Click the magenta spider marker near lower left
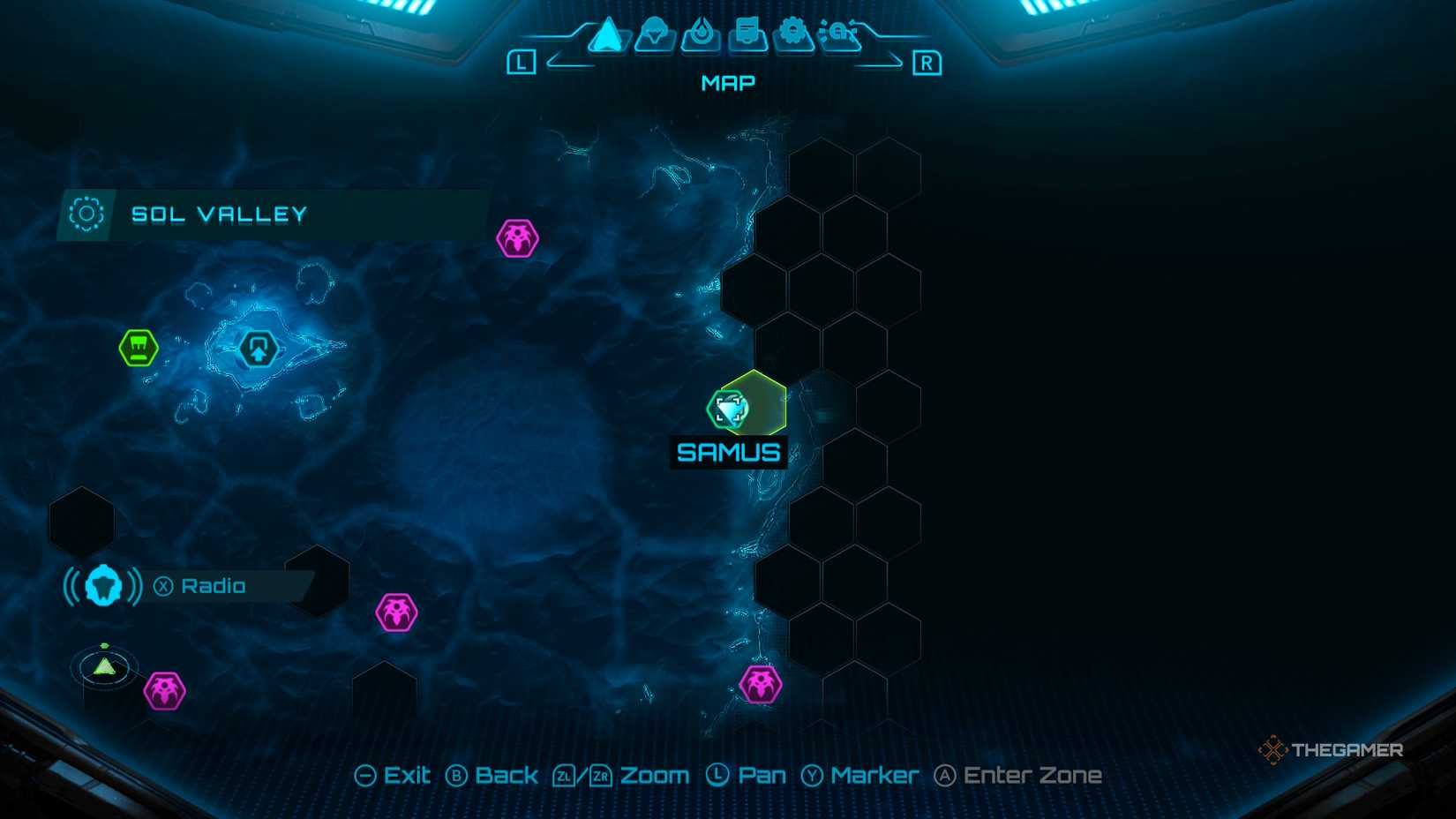 [164, 689]
